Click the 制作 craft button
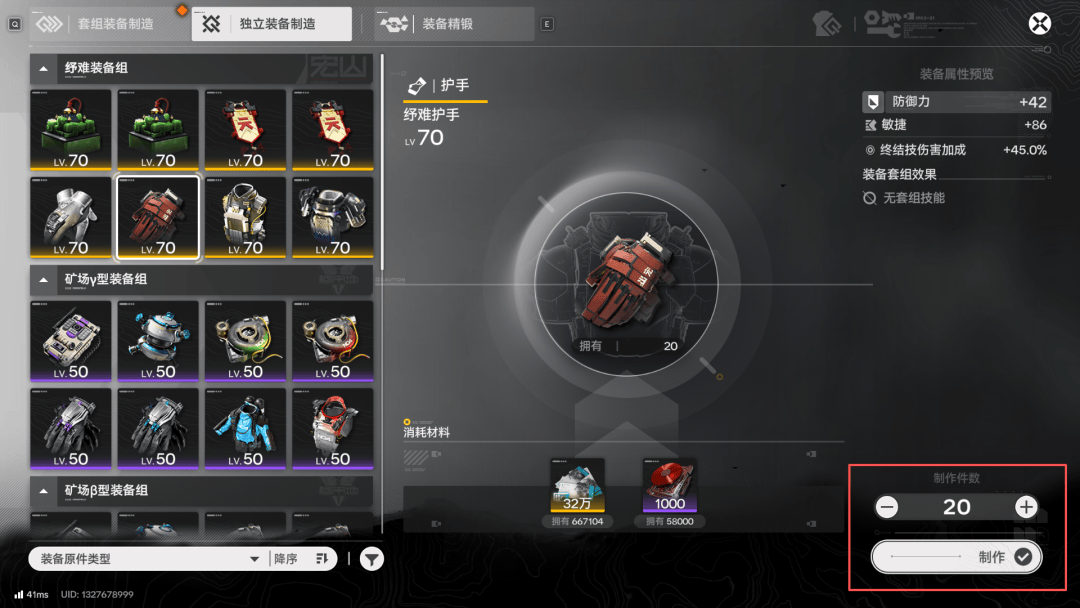The width and height of the screenshot is (1080, 608). [x=956, y=557]
